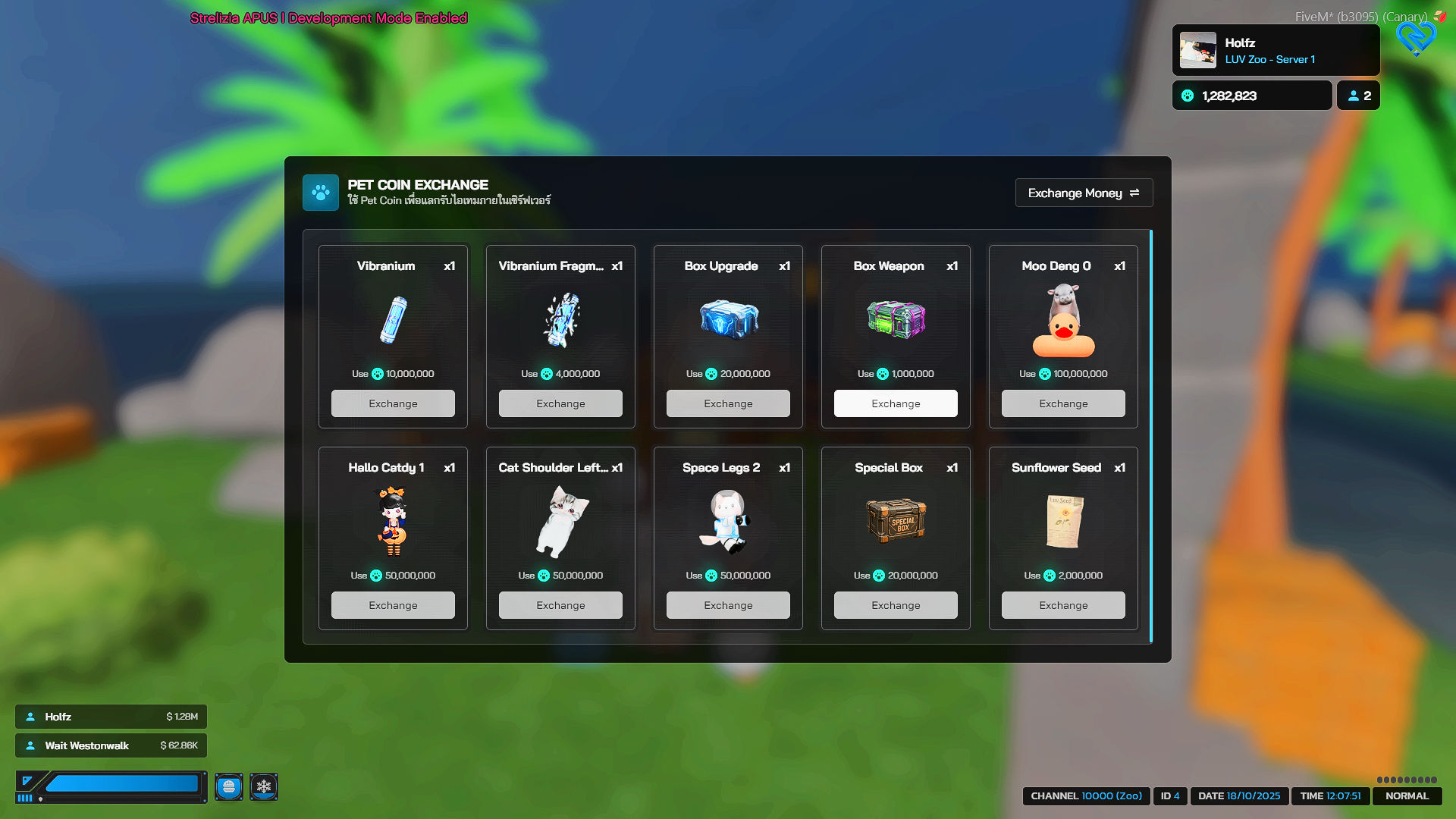Screen dimensions: 1456x819
Task: Select the Vibranium item image
Action: 393,321
